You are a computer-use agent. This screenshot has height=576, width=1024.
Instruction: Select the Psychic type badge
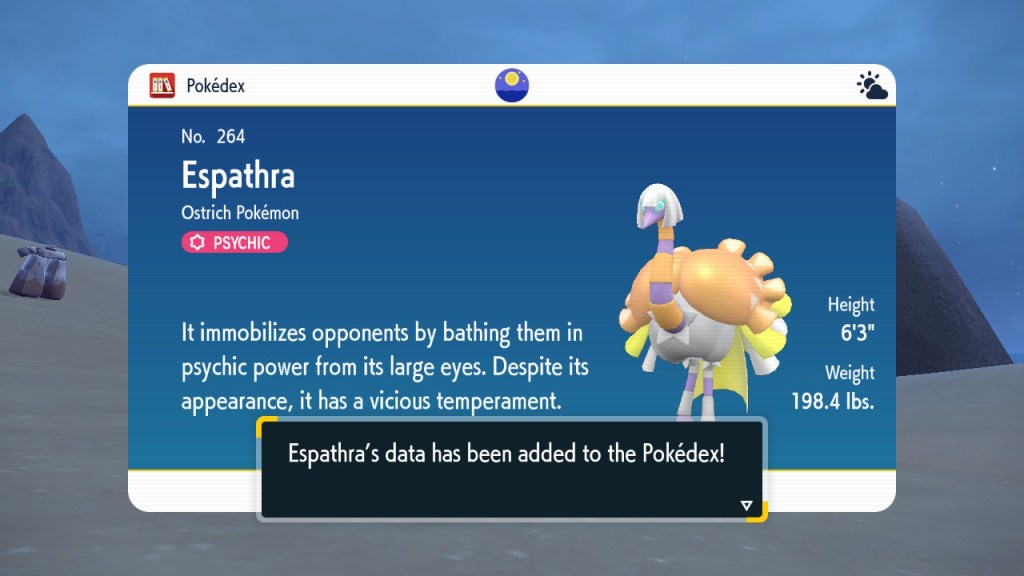coord(234,242)
